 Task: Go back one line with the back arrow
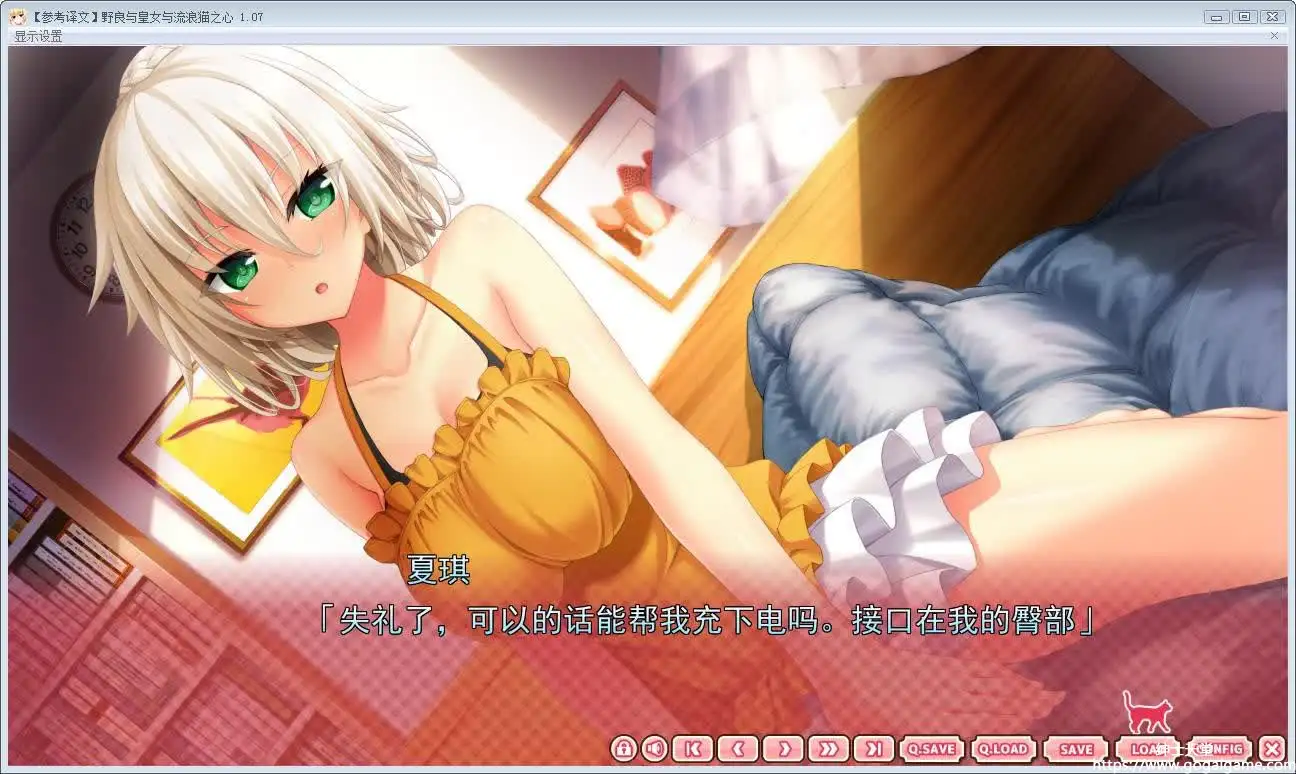tap(738, 748)
